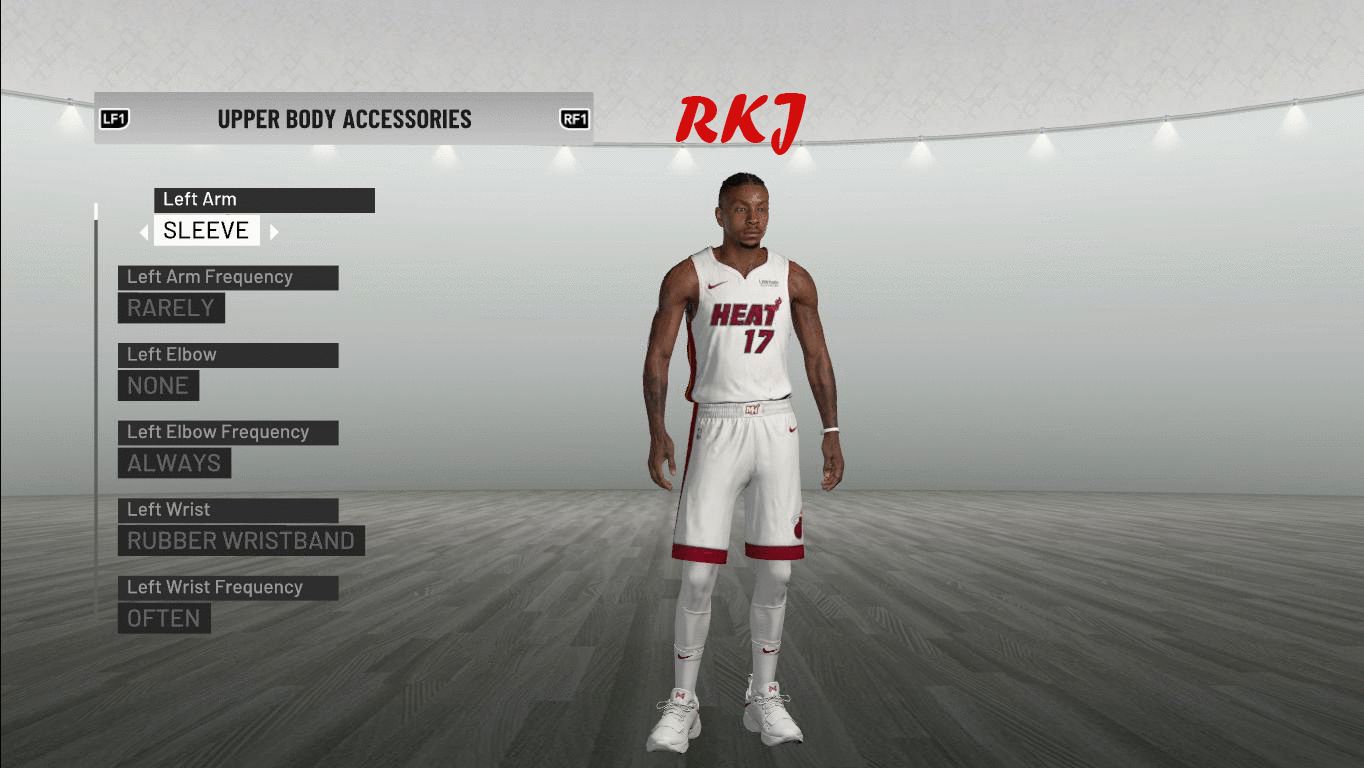Click the RUBBER WRISTBAND value

(241, 541)
